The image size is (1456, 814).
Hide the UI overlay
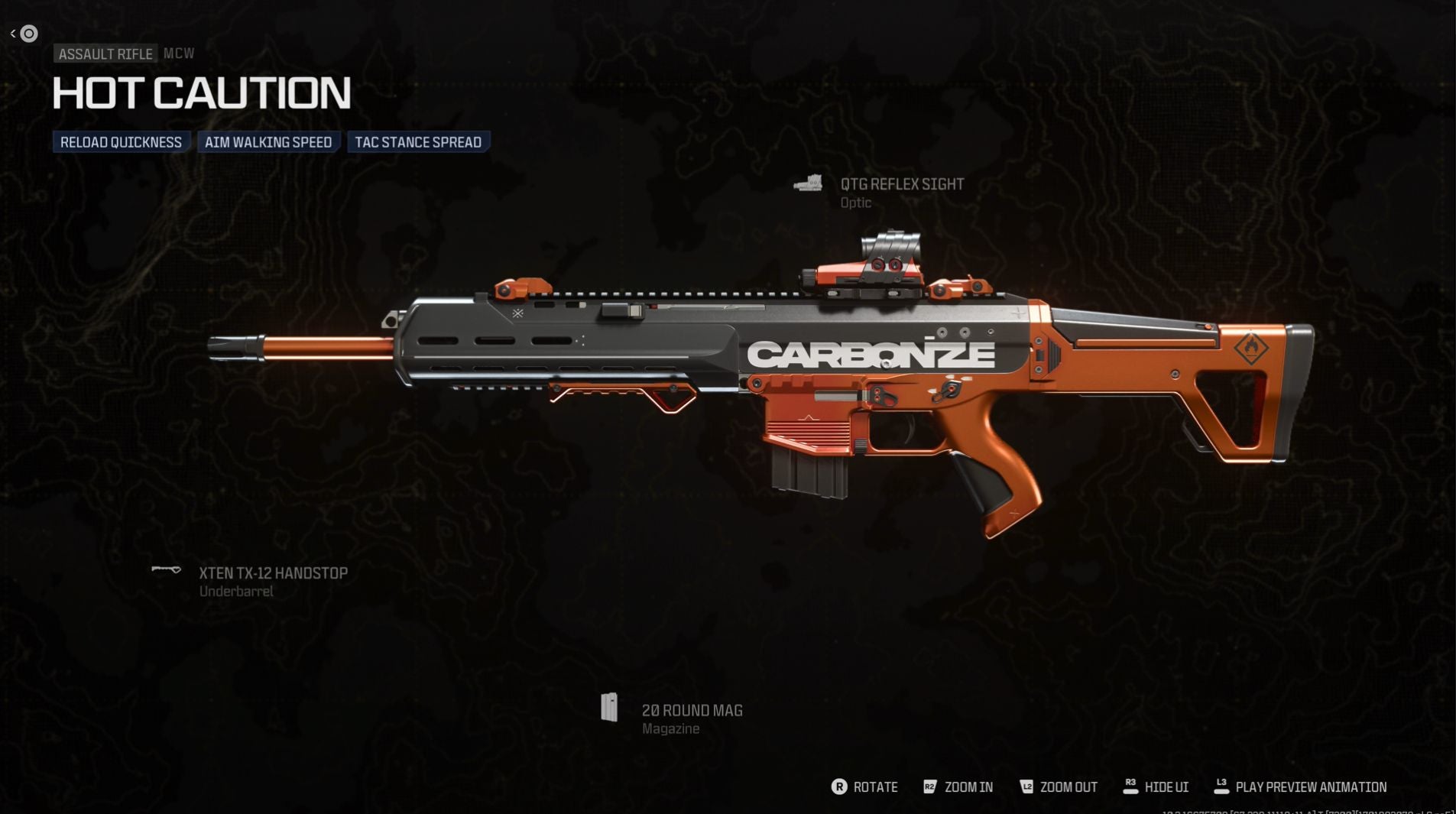1156,787
